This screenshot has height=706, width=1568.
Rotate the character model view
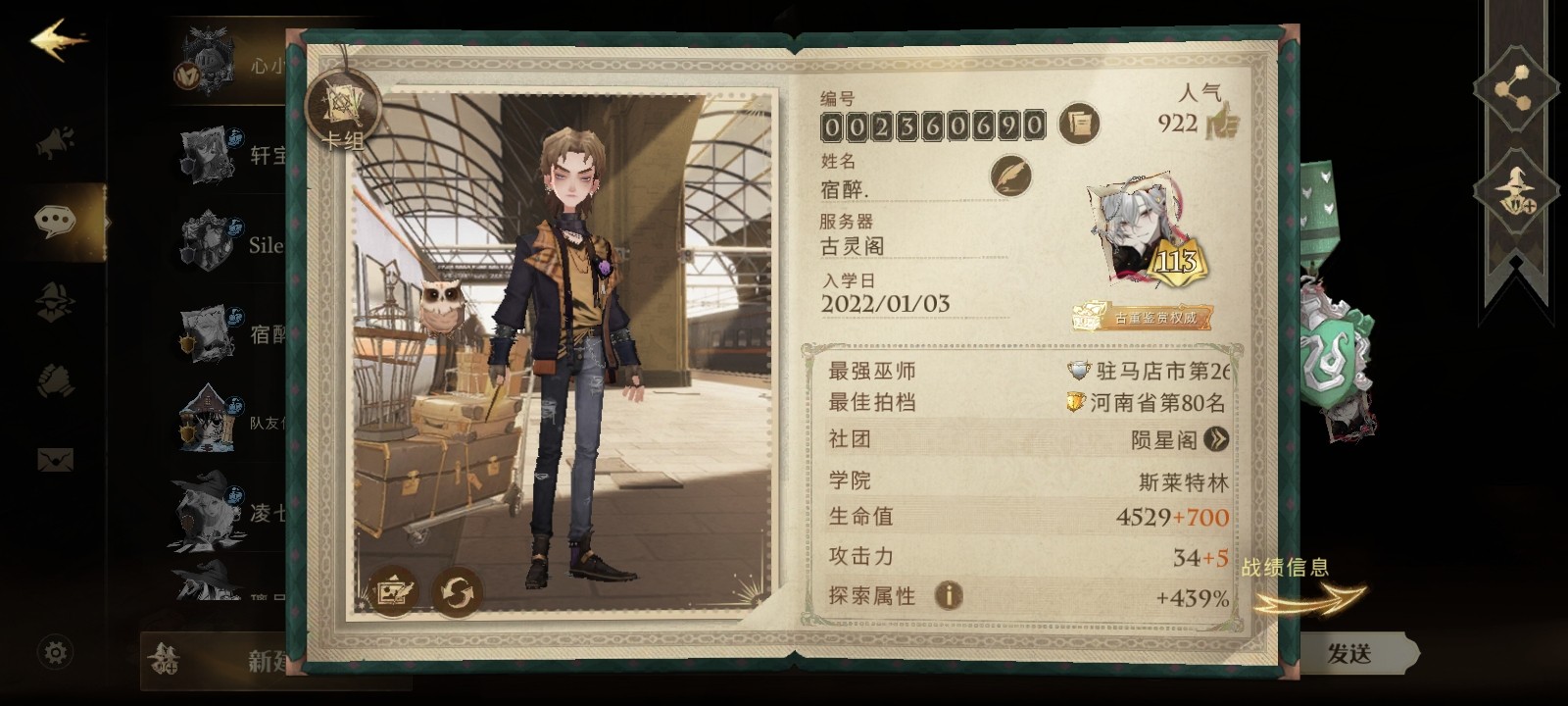tap(457, 591)
